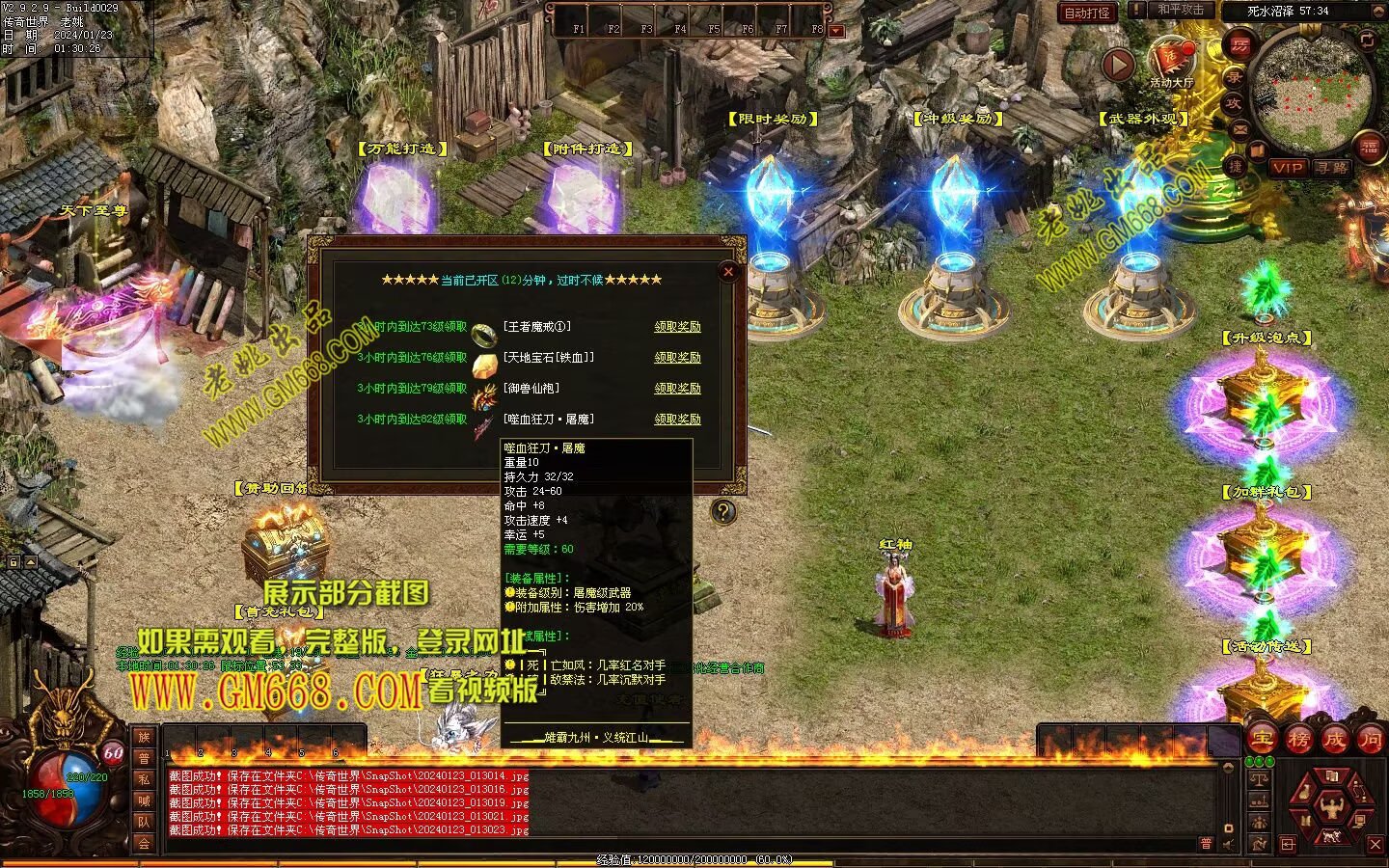Select the 喊 shout chat channel
This screenshot has width=1389, height=868.
click(x=144, y=800)
